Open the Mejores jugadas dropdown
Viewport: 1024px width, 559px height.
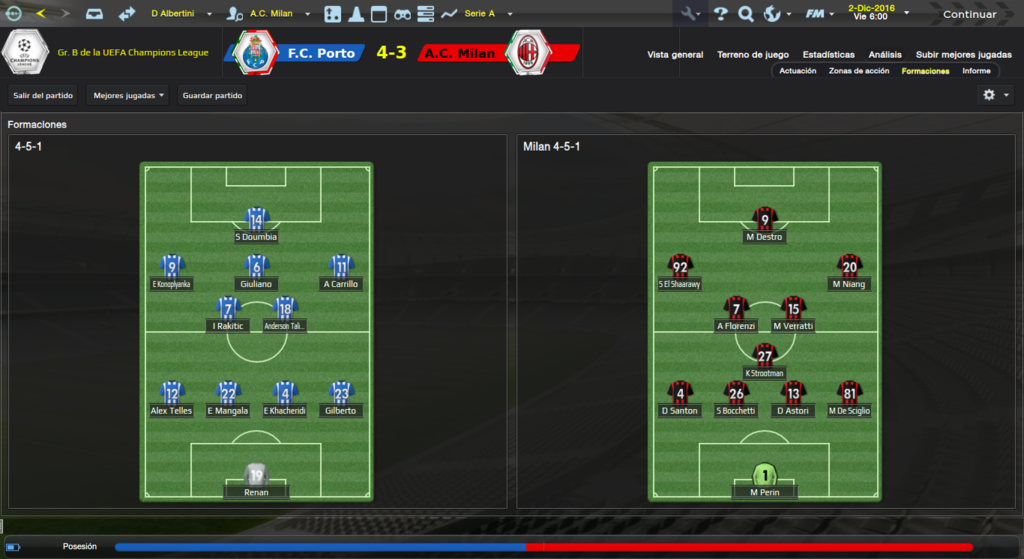click(x=128, y=96)
